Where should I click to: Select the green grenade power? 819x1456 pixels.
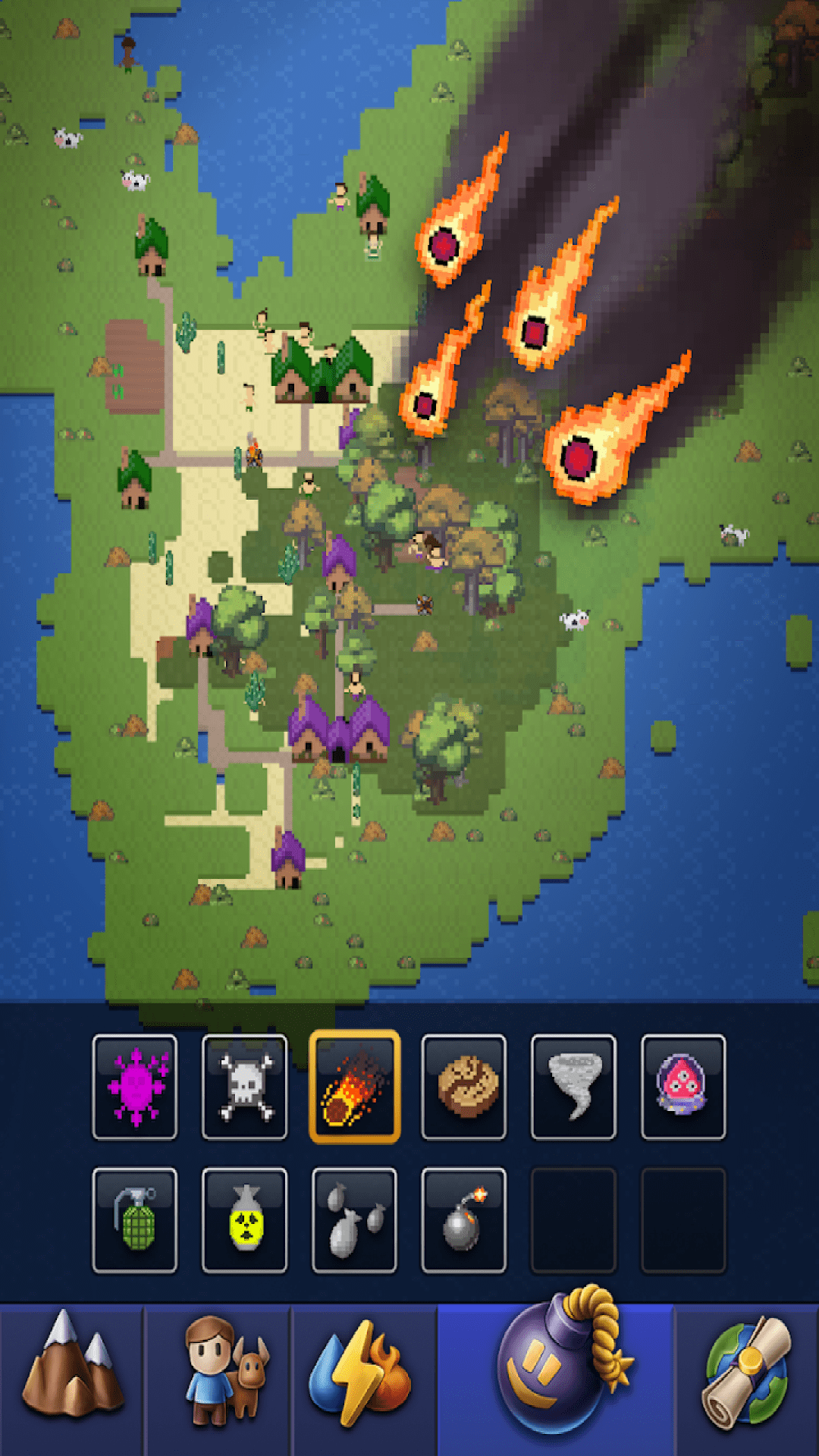tap(135, 1219)
